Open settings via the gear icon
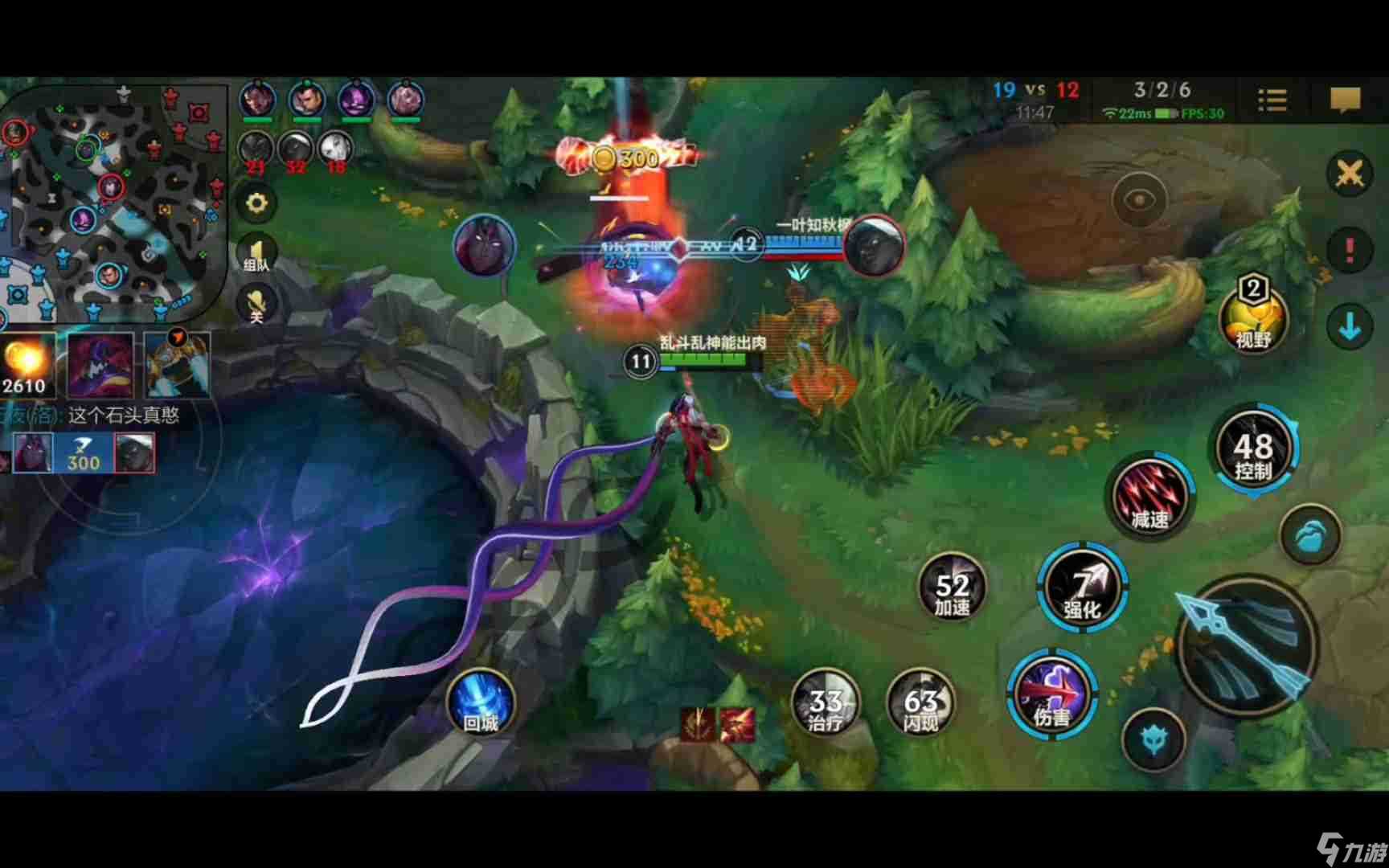The height and width of the screenshot is (868, 1389). pos(256,203)
